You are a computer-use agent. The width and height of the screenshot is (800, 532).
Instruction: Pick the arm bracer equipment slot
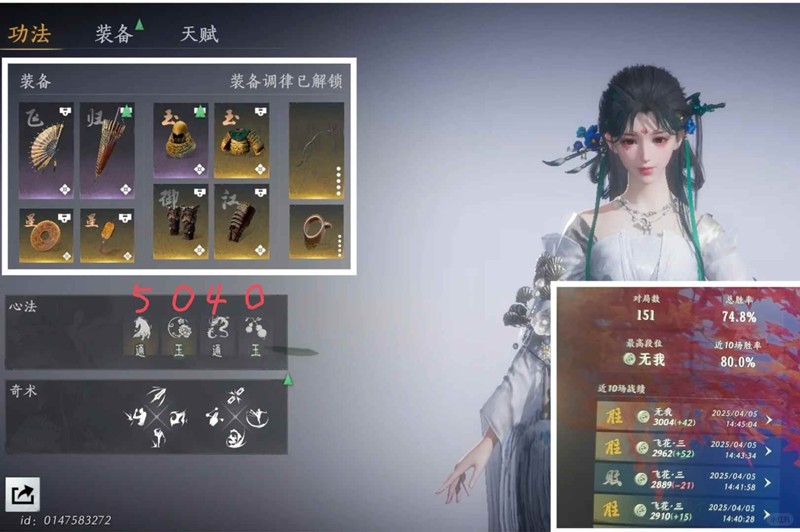pyautogui.click(x=241, y=221)
